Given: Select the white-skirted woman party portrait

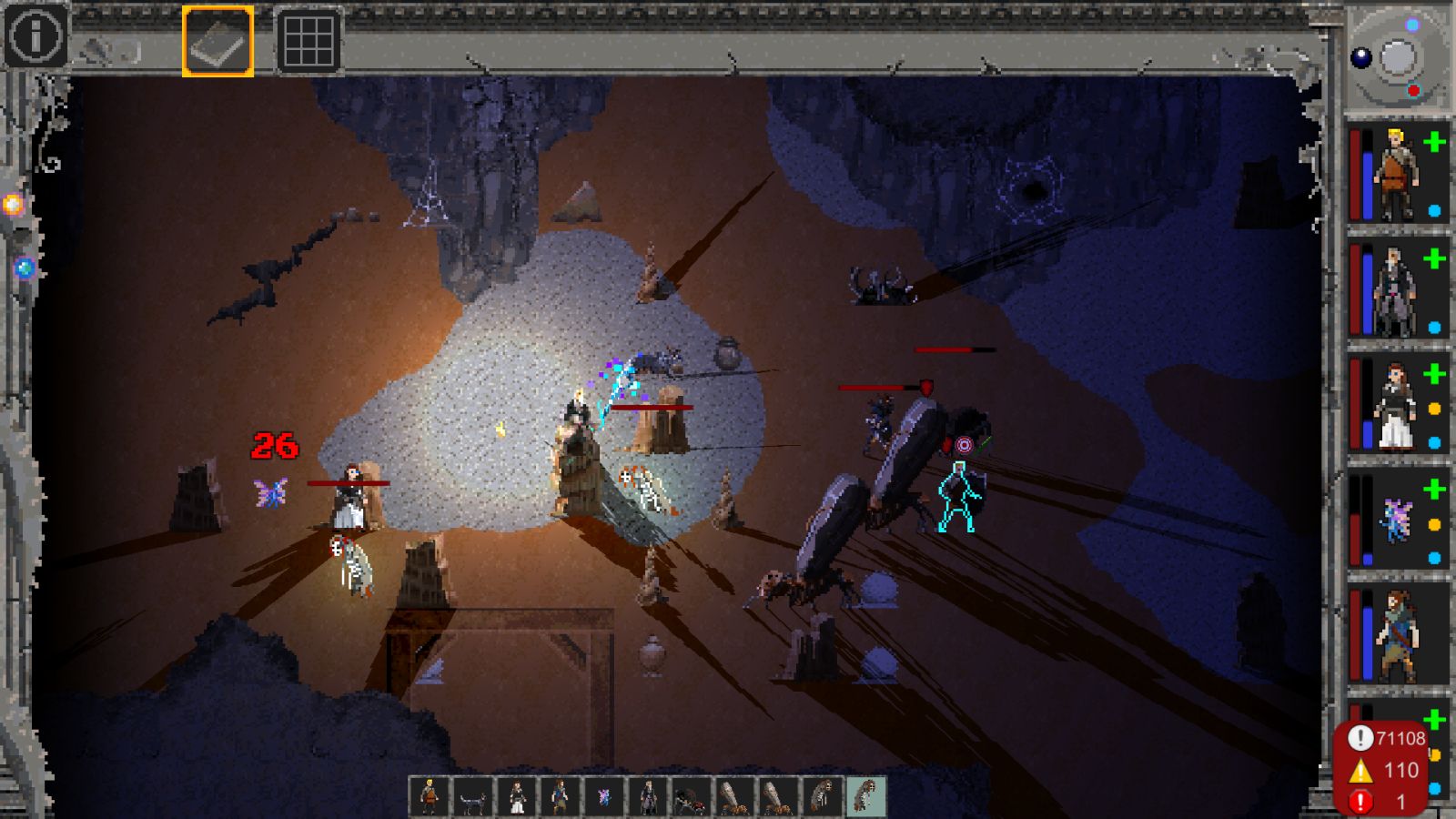Looking at the screenshot, I should (x=1393, y=406).
